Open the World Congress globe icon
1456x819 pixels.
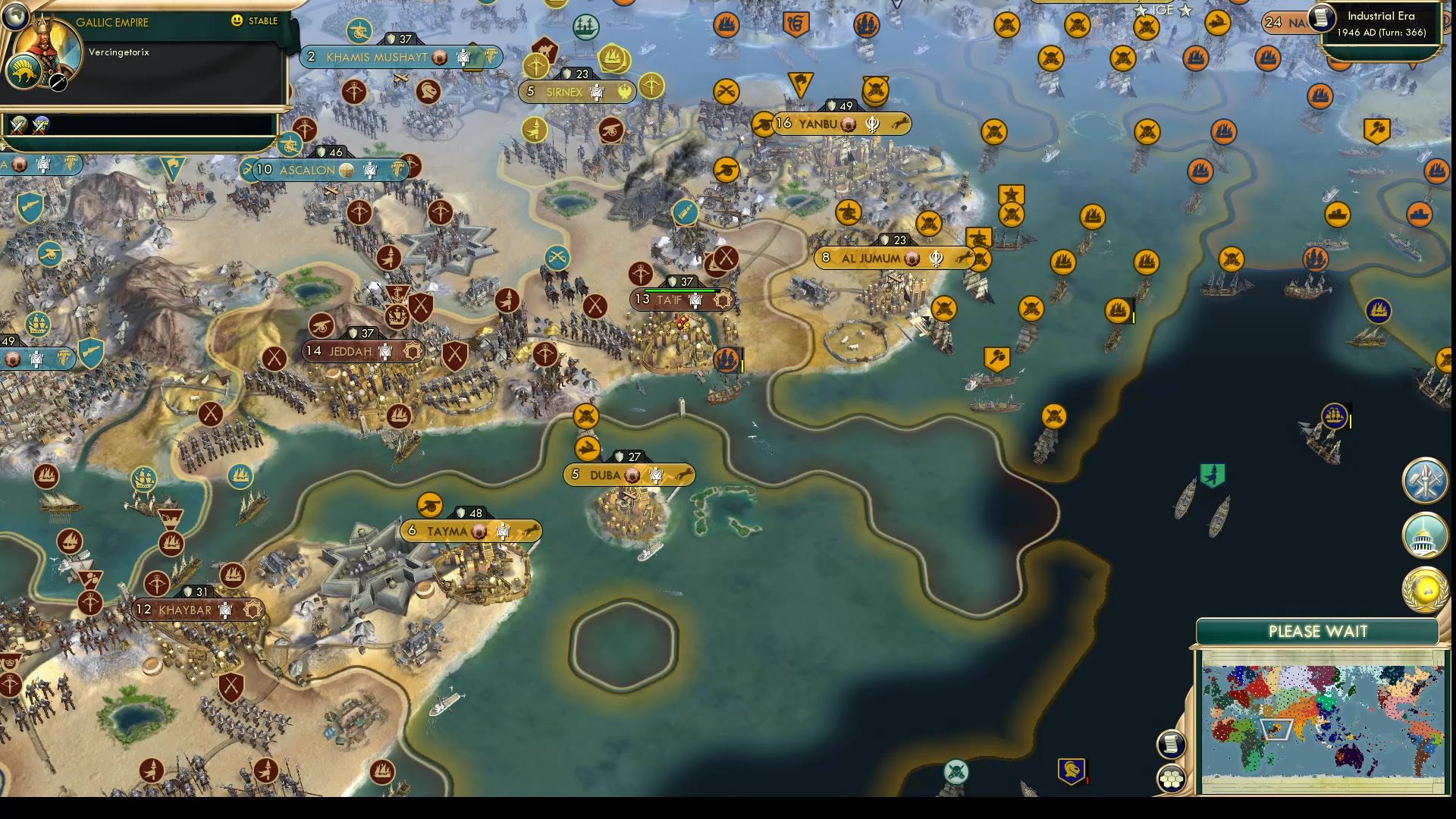tap(1424, 591)
